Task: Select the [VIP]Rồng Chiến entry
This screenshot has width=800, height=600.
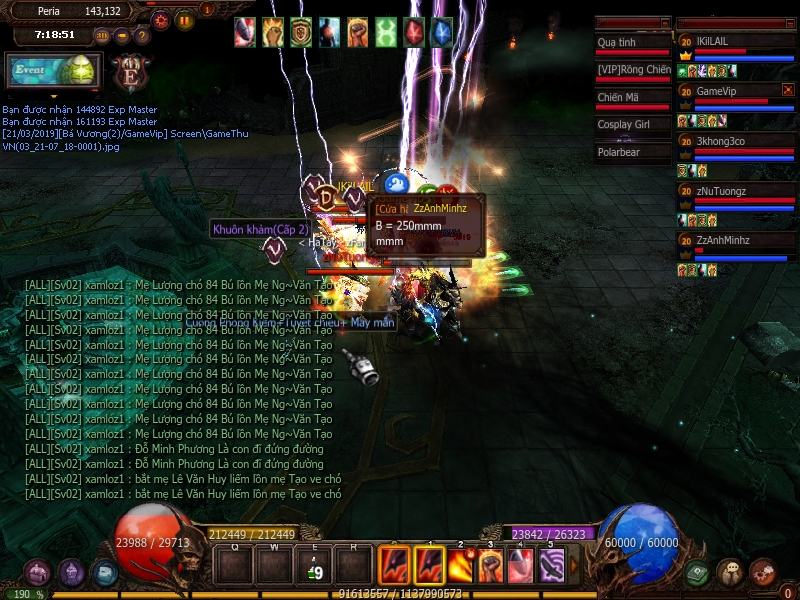Action: (632, 69)
